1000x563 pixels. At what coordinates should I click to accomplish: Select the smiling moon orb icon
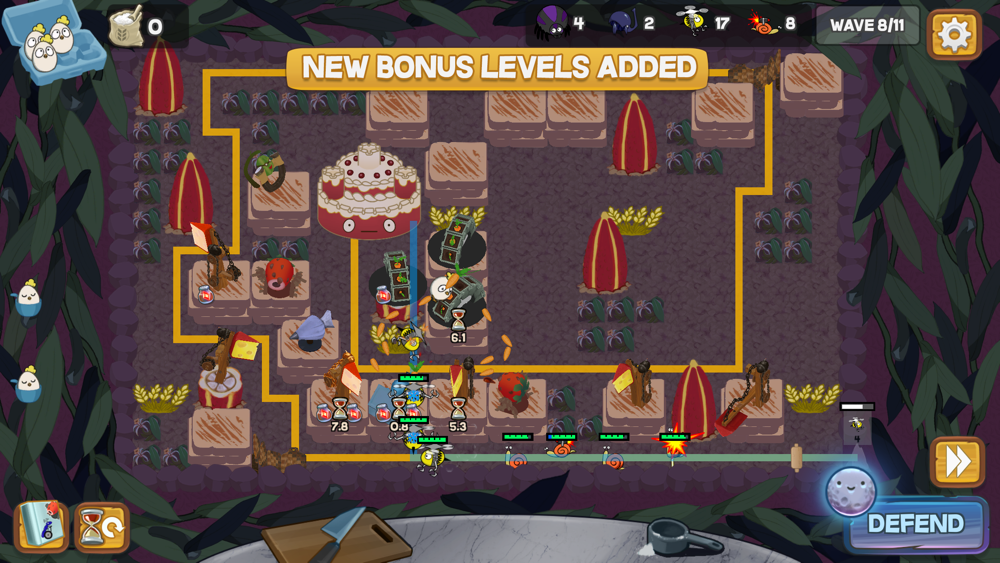point(850,491)
